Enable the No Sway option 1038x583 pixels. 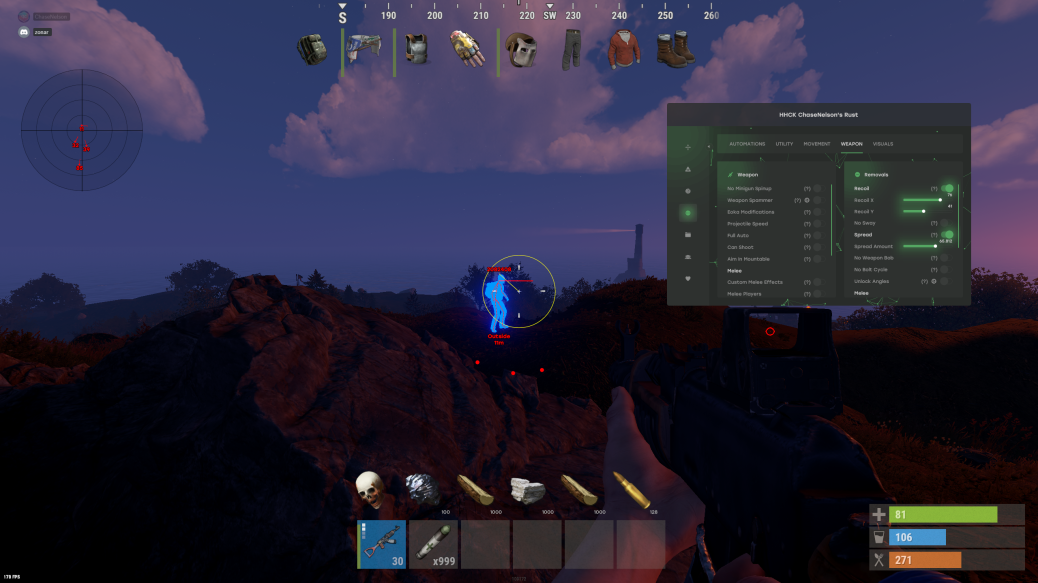(x=944, y=223)
